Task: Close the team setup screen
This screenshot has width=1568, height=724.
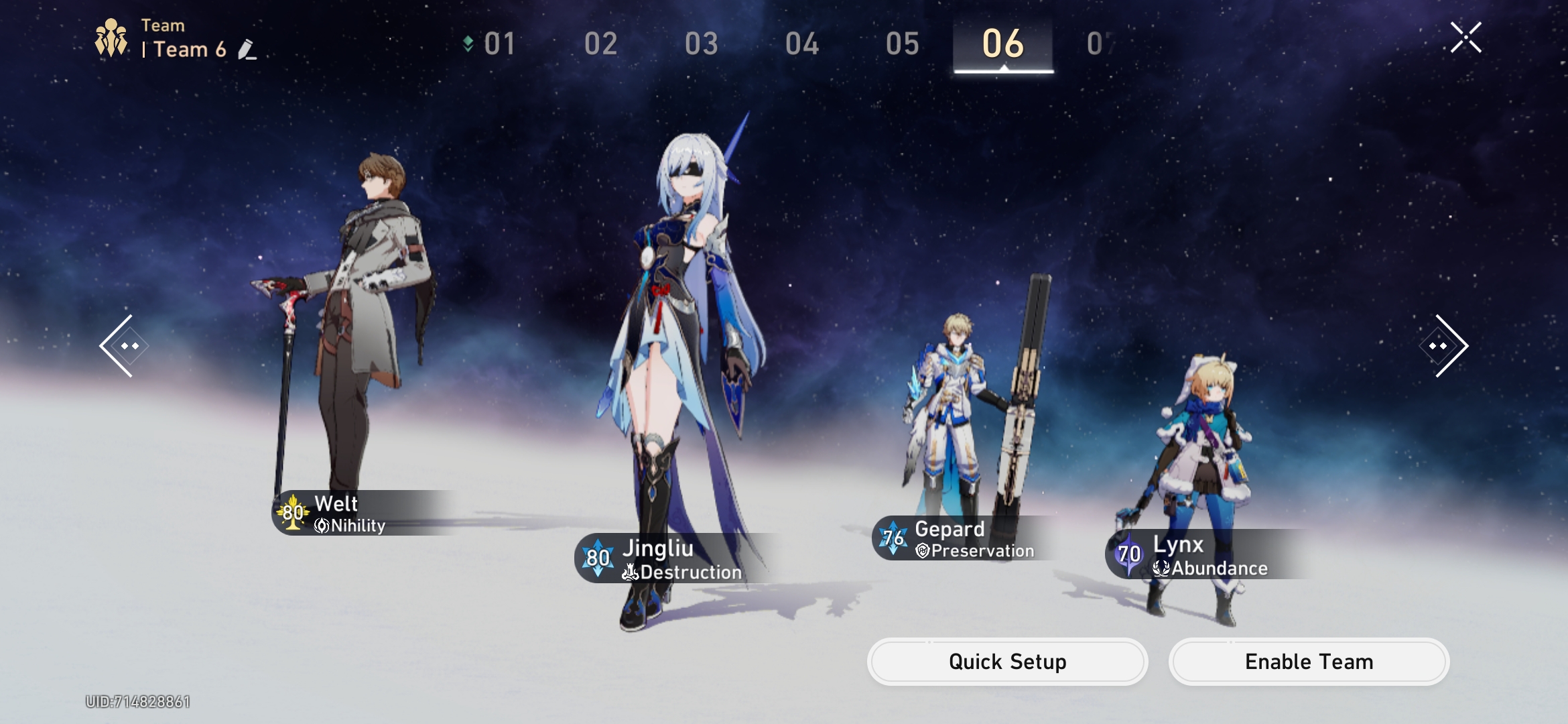Action: (x=1465, y=38)
